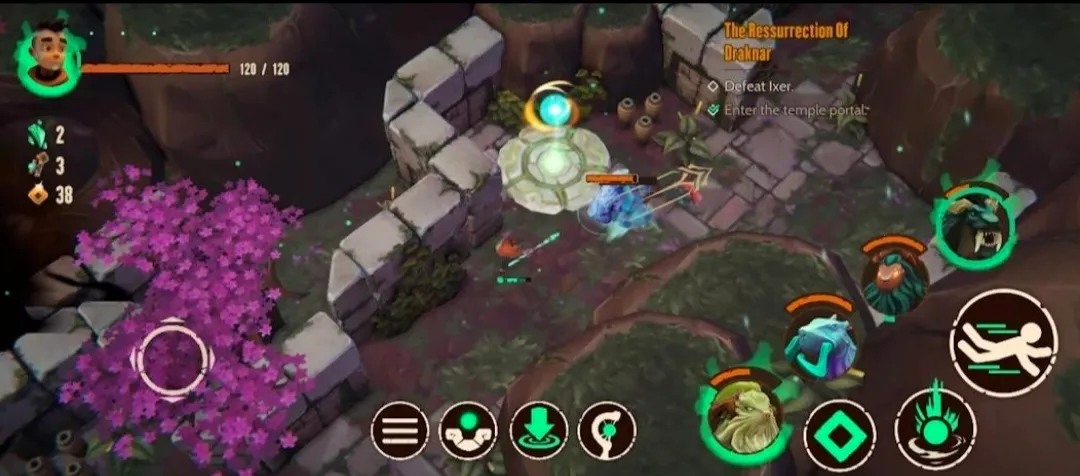This screenshot has width=1080, height=476.
Task: Tap the green down-arrow button
Action: [538, 431]
